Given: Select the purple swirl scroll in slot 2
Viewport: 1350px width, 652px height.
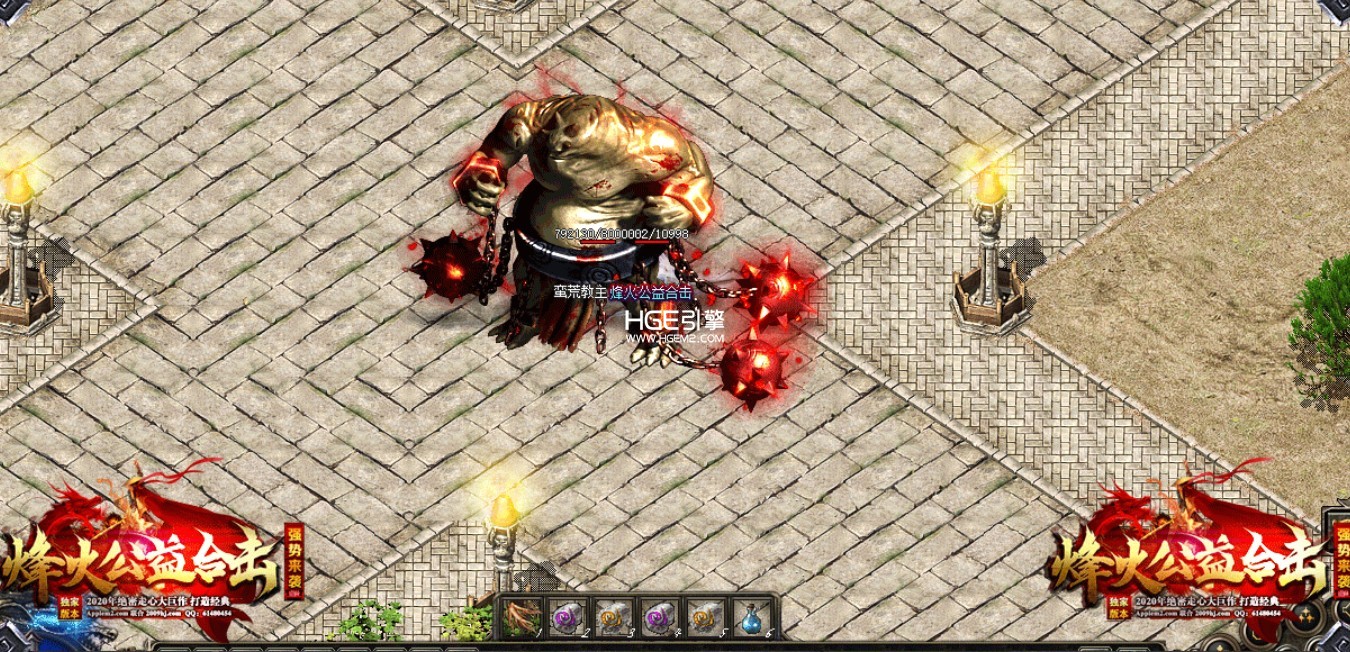Looking at the screenshot, I should (x=567, y=617).
